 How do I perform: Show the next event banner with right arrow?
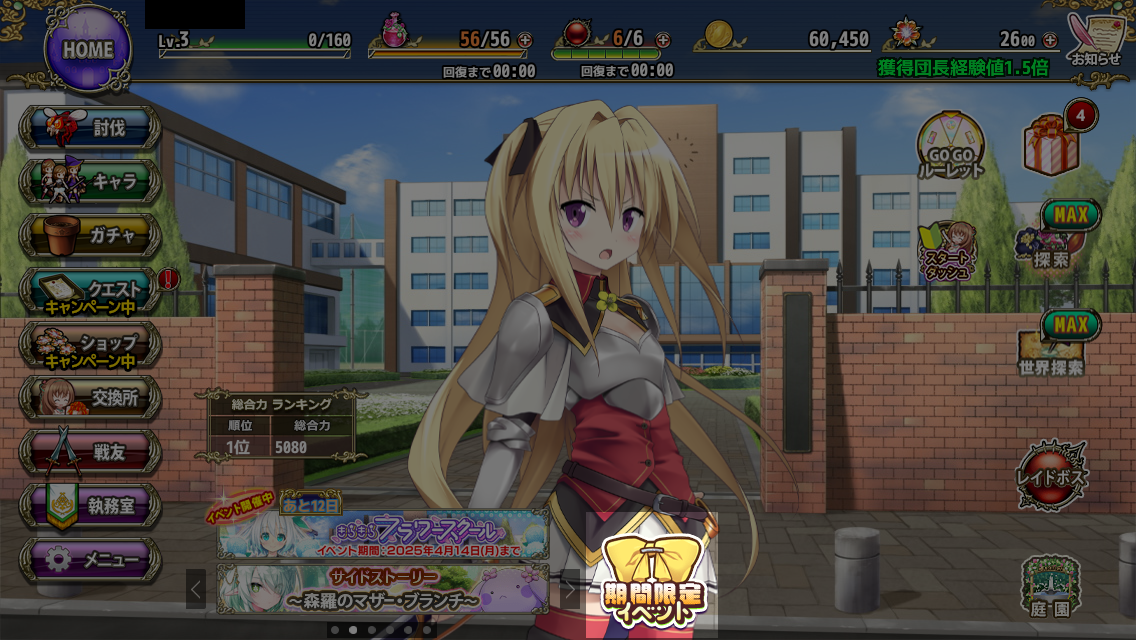pyautogui.click(x=570, y=590)
